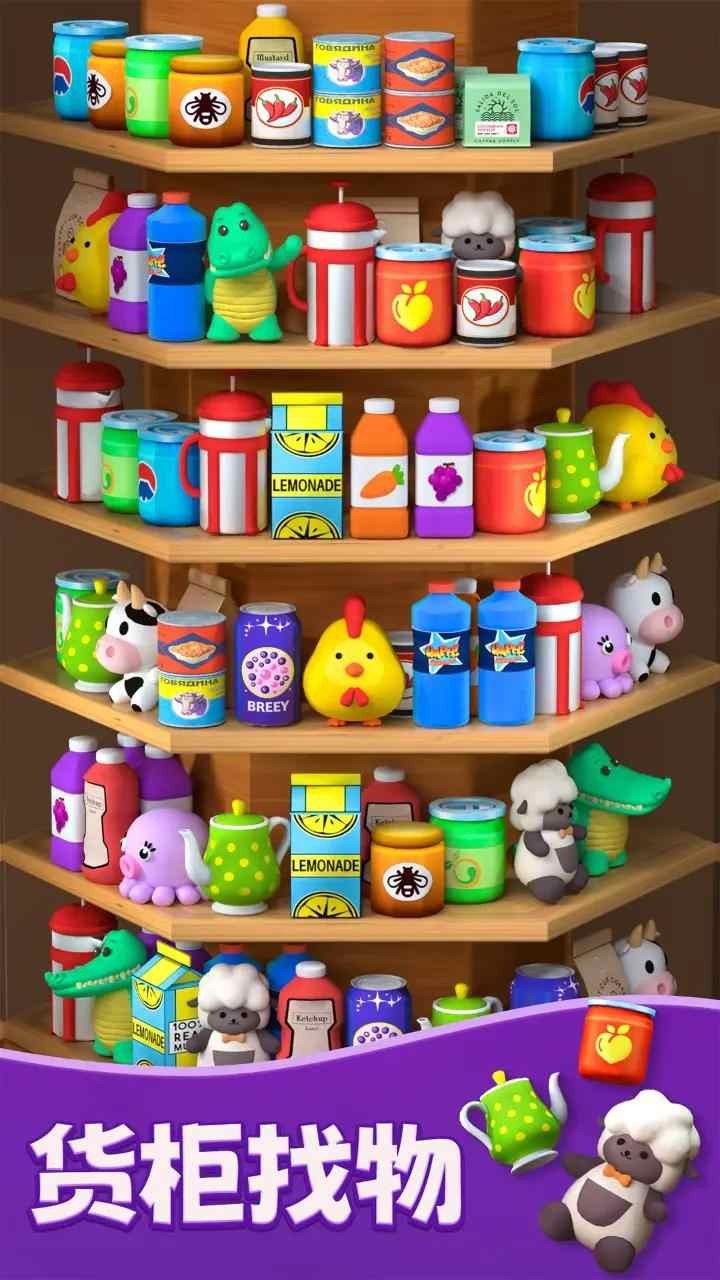Select the green coffee supply box

497,110
